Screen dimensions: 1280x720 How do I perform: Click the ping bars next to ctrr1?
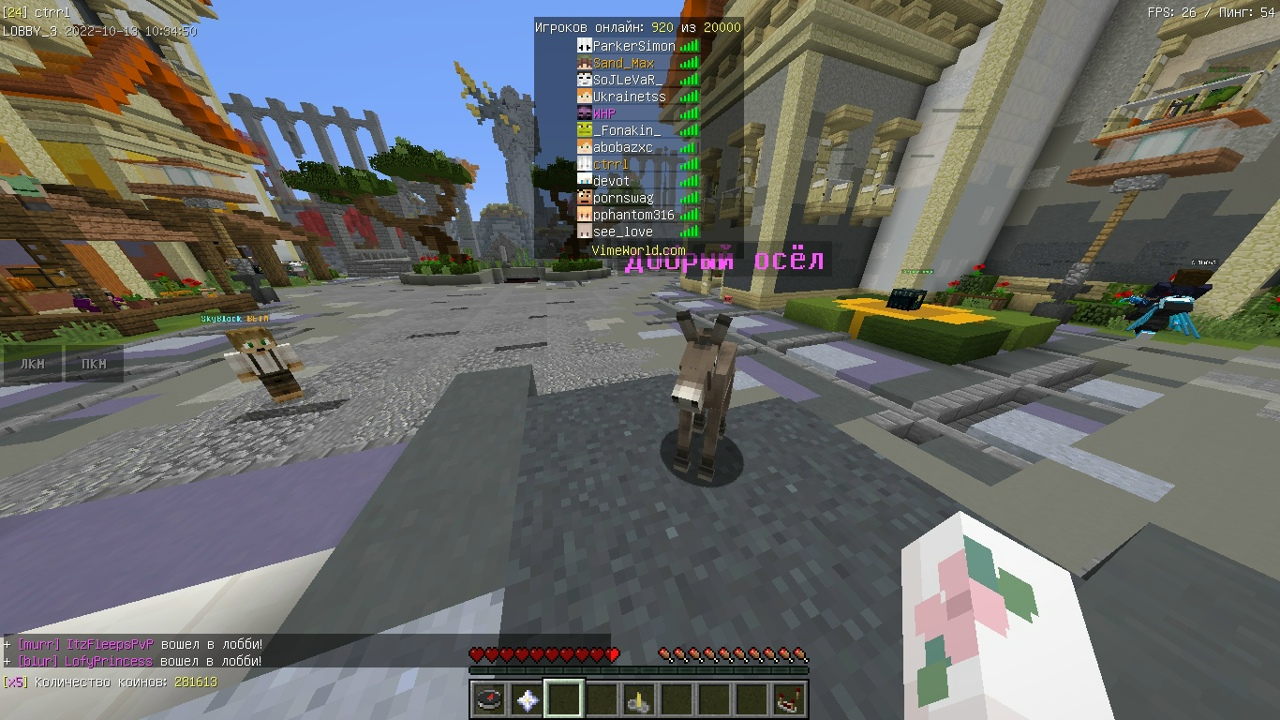click(x=688, y=163)
